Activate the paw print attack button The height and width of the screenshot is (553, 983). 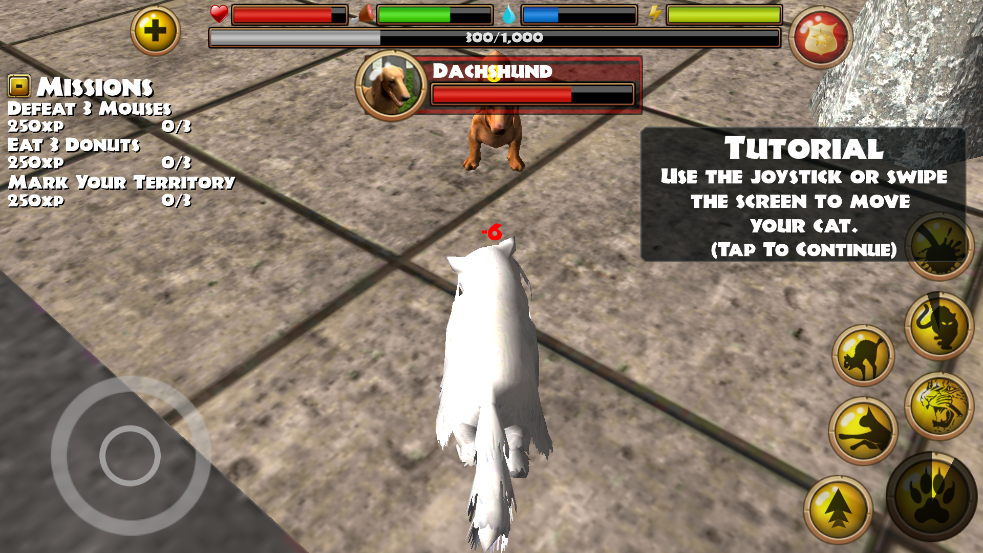pyautogui.click(x=931, y=497)
